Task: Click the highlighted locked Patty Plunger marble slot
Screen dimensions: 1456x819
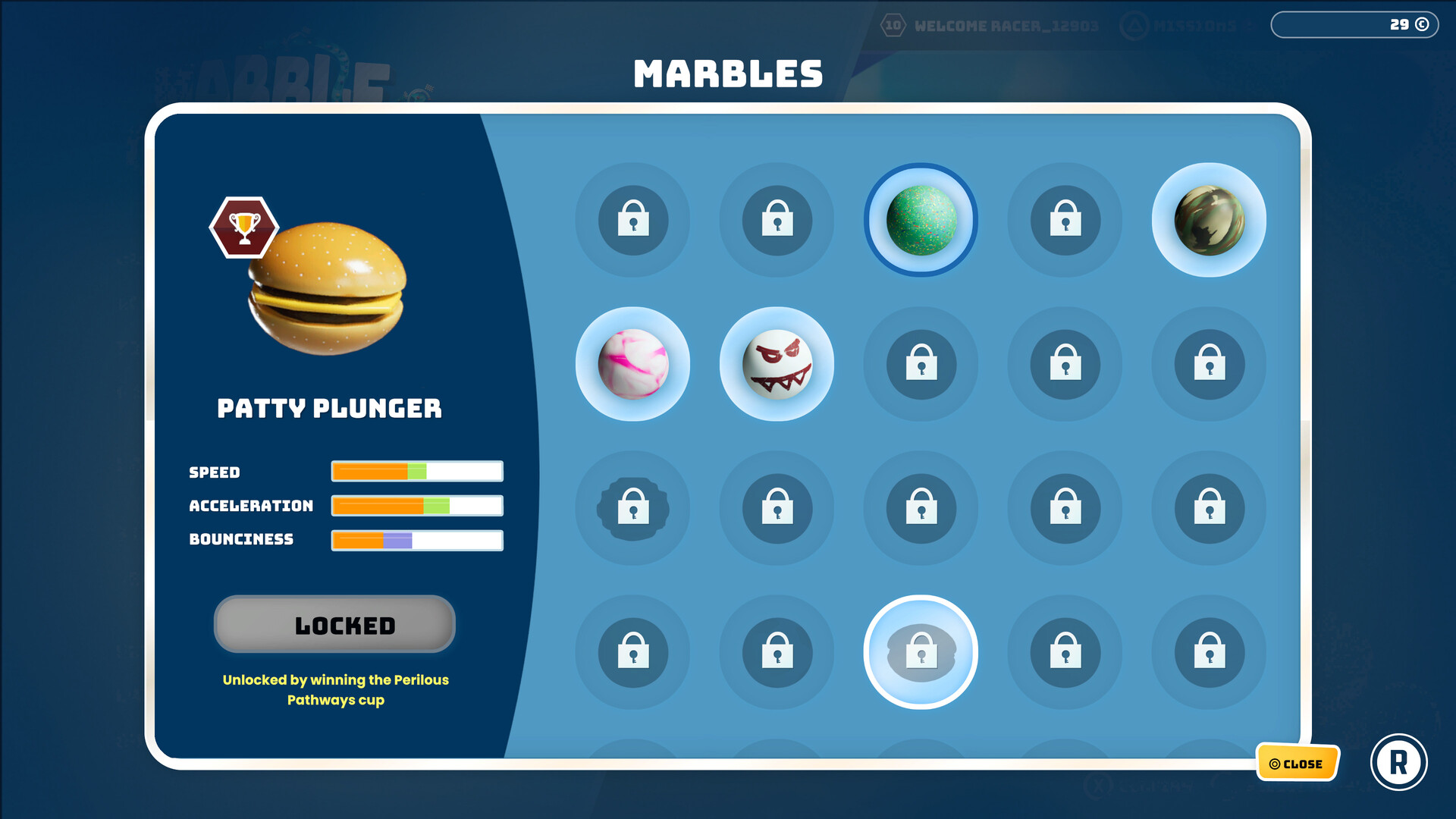Action: 921,652
